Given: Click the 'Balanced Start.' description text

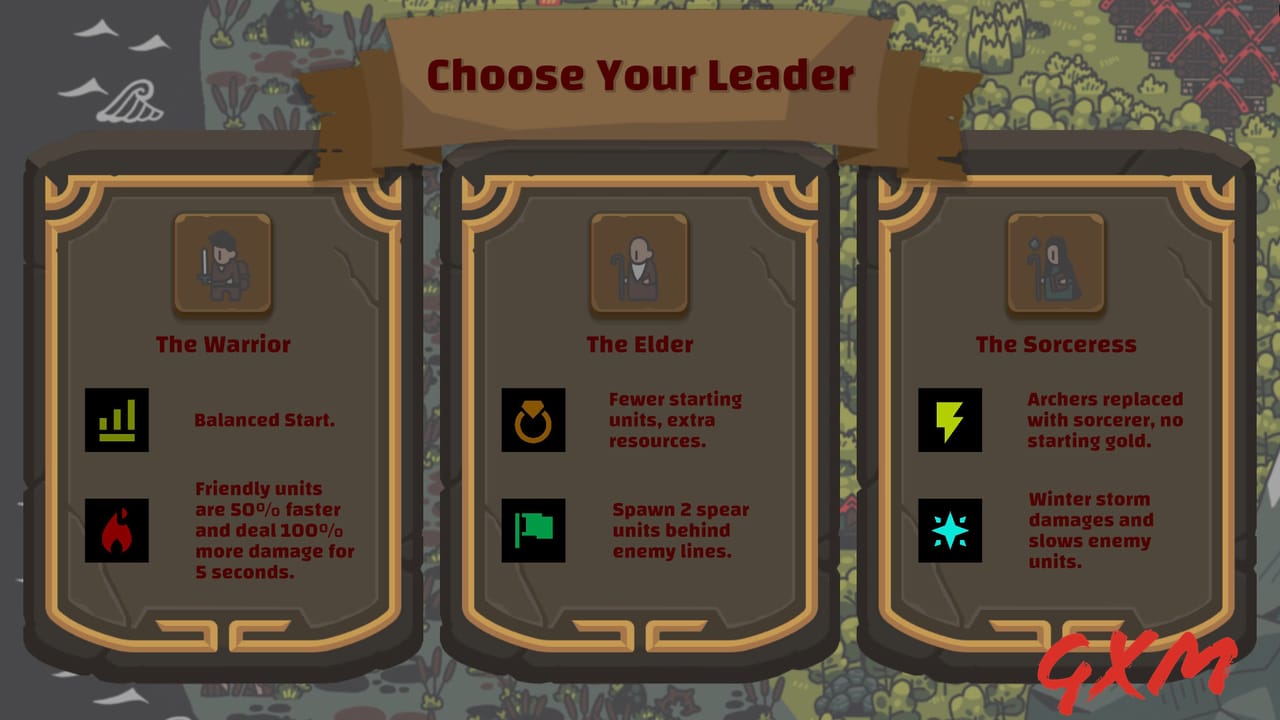Looking at the screenshot, I should point(265,420).
